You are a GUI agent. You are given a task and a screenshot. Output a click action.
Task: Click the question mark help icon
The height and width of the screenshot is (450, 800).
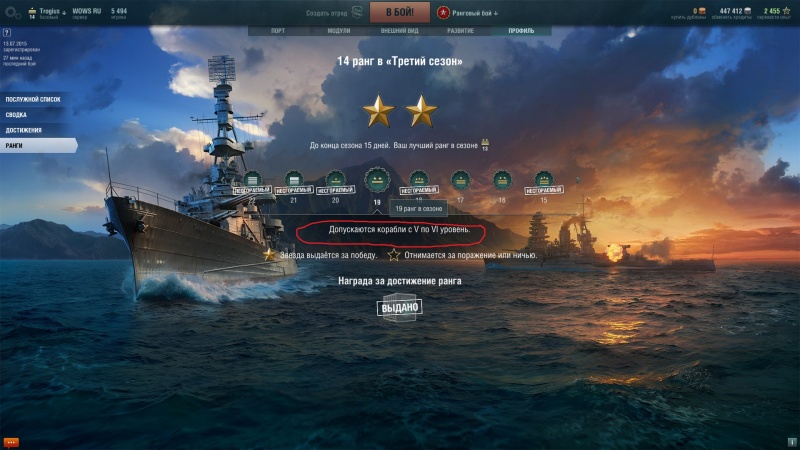coord(7,32)
